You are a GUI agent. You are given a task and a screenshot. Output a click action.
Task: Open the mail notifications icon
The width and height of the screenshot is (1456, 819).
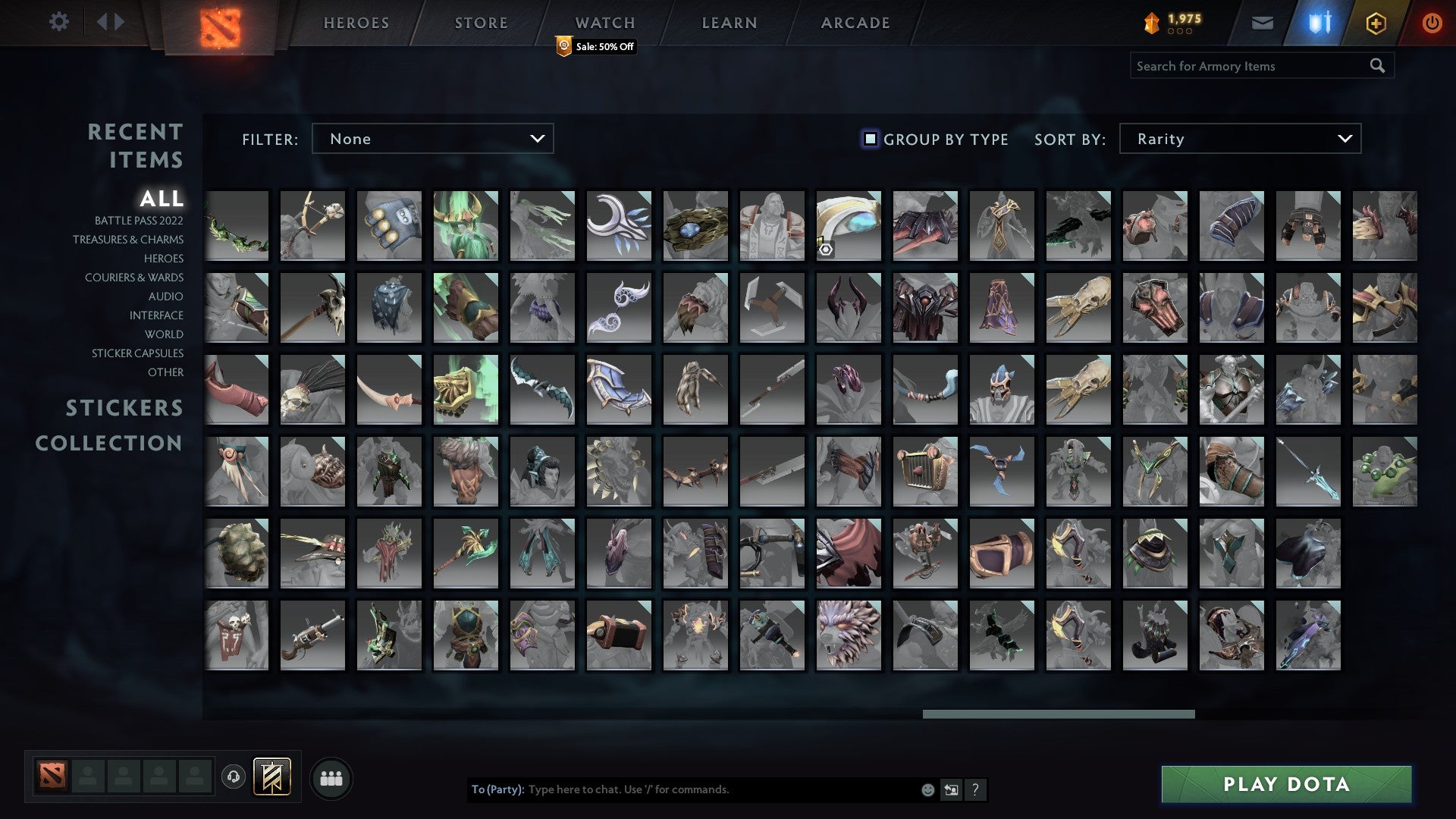(1263, 23)
